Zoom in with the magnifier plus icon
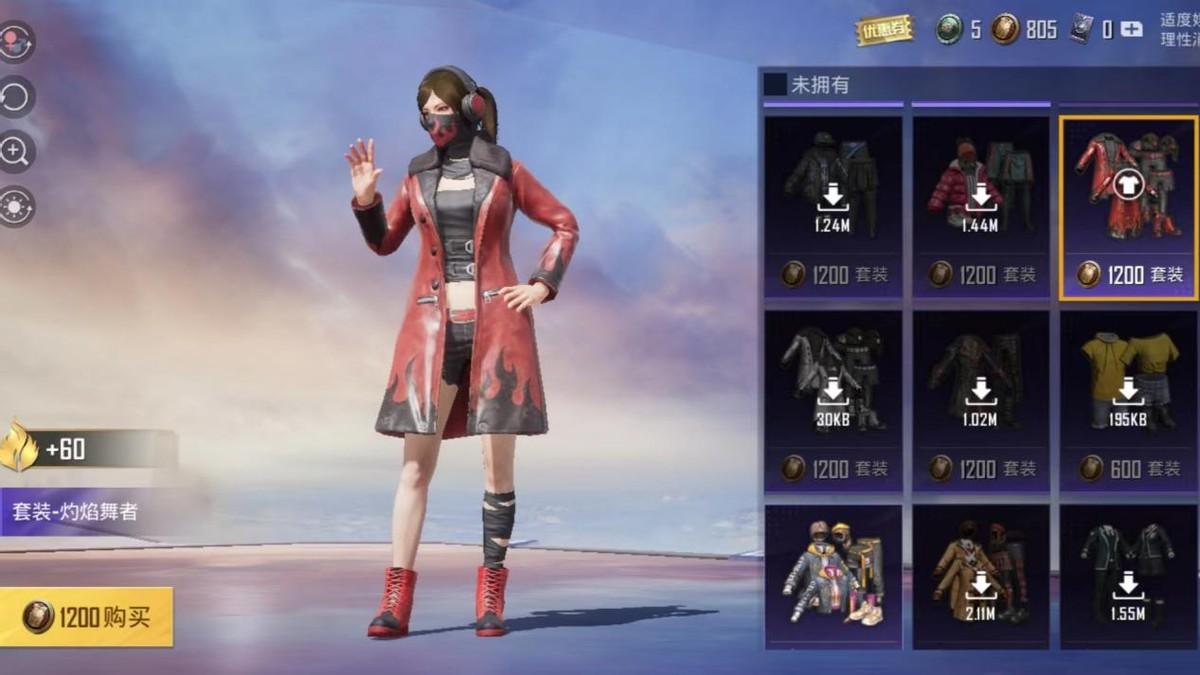The height and width of the screenshot is (675, 1200). 17,152
